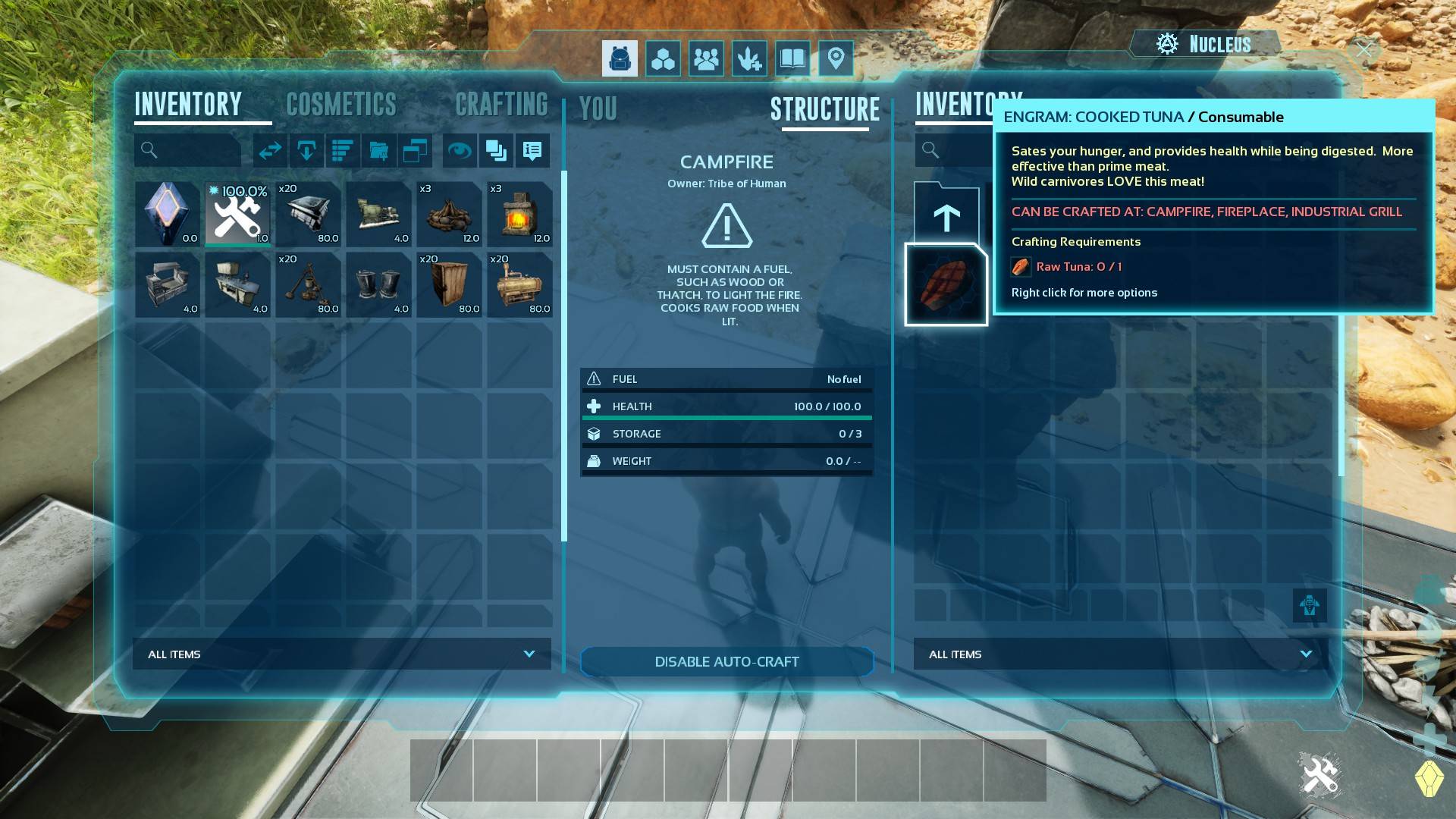Open the engrams hexagon tab

(x=663, y=58)
